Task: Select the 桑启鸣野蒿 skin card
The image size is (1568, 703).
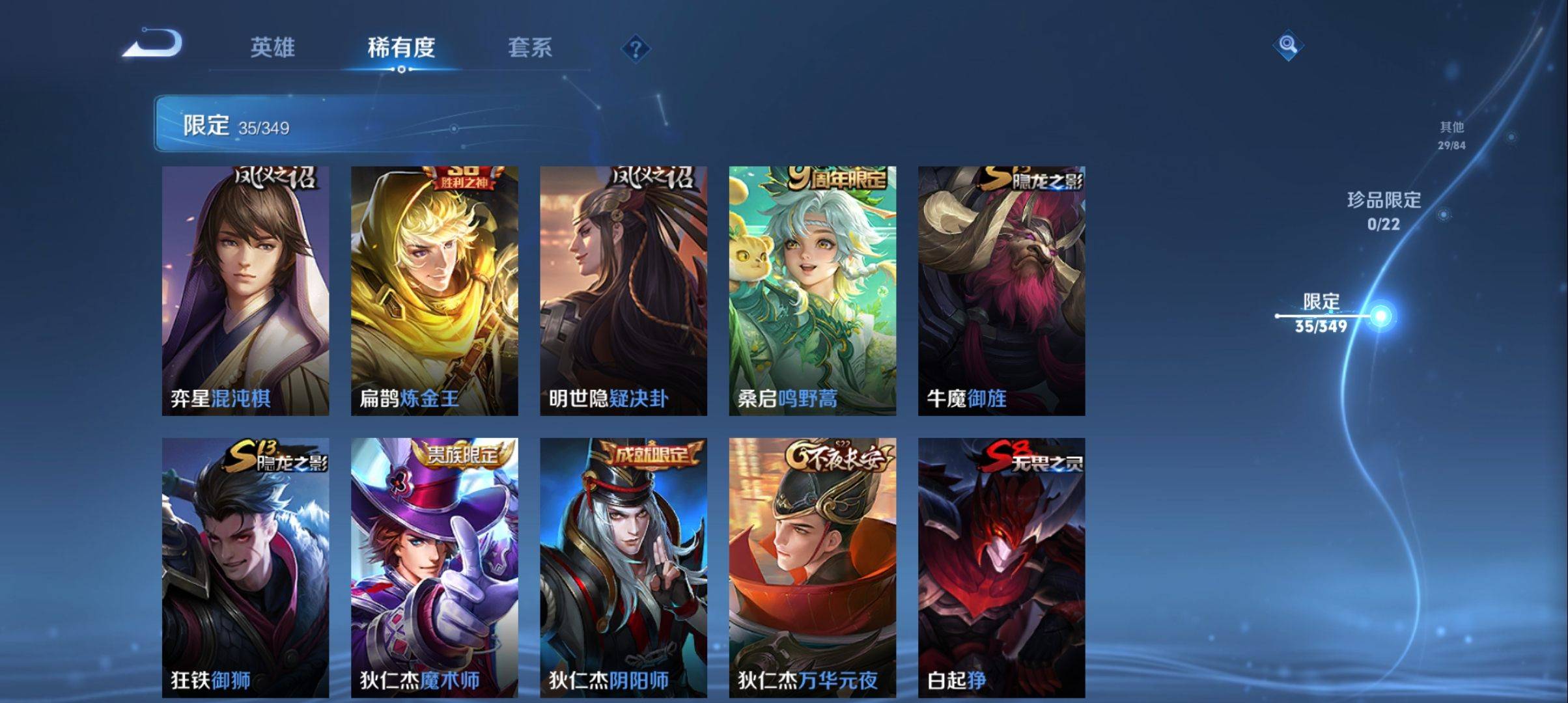Action: [812, 290]
